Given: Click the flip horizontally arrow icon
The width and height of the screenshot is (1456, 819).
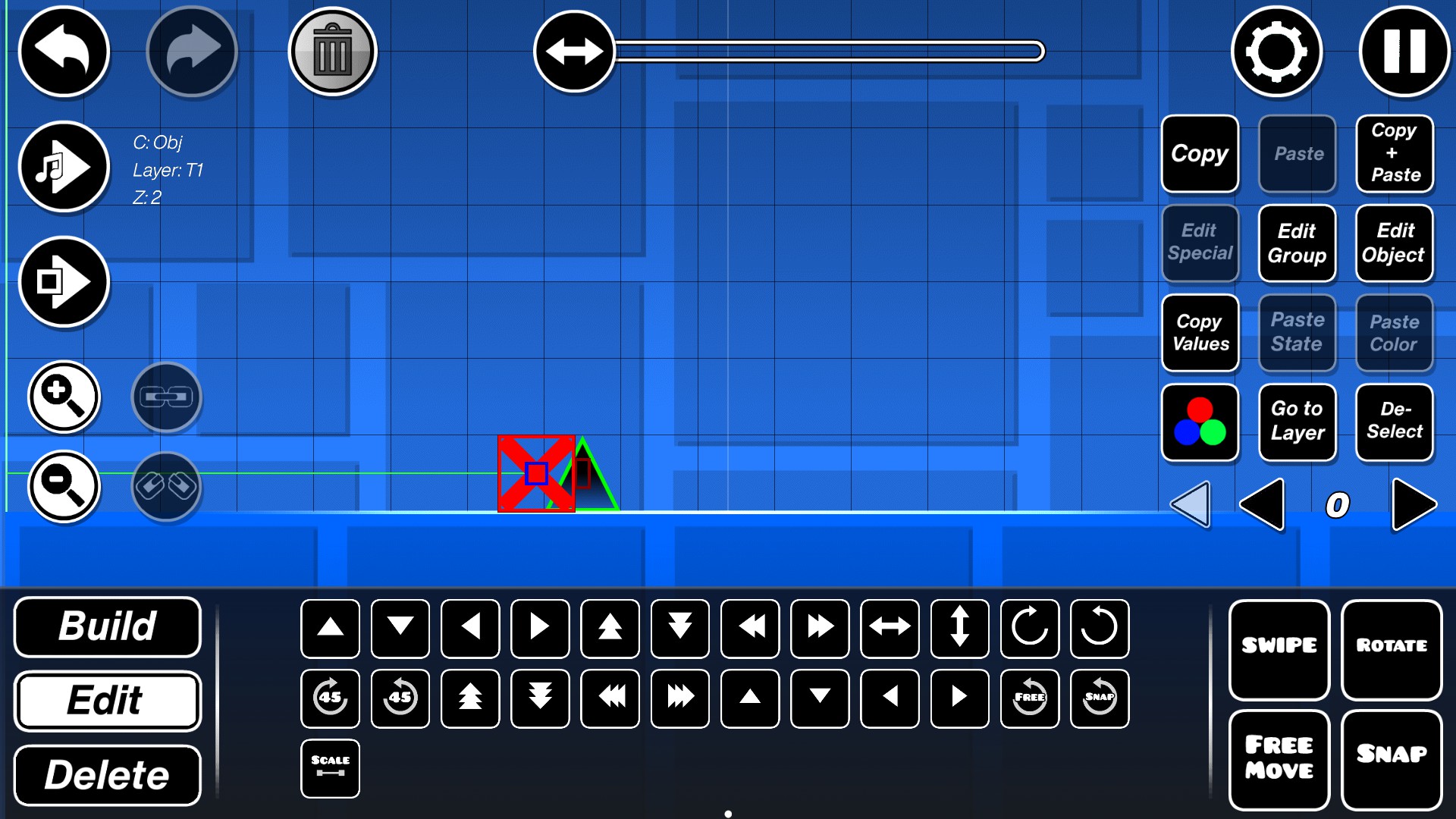Looking at the screenshot, I should point(889,628).
